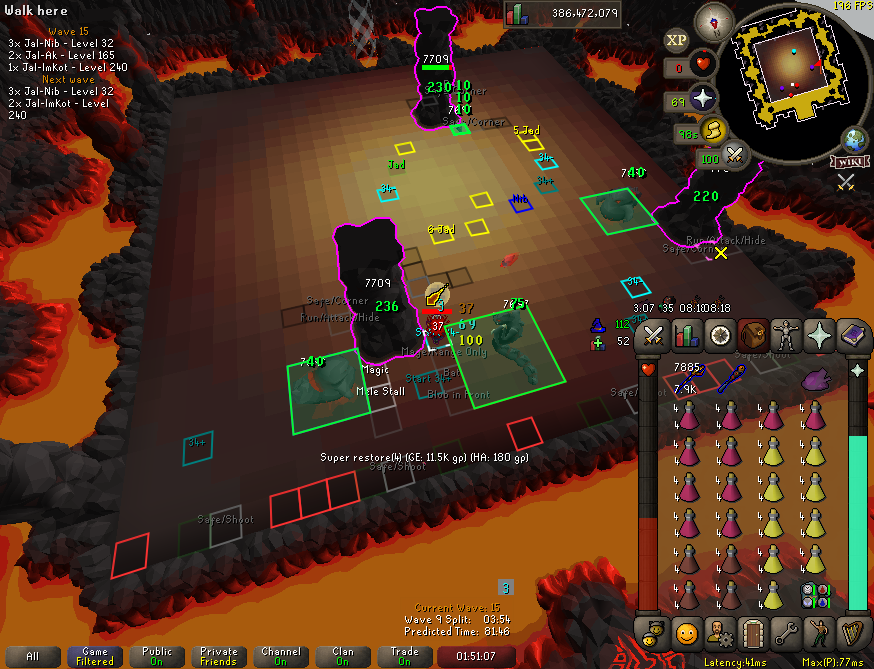Show the Prayer tab
The height and width of the screenshot is (669, 874).
tap(819, 337)
